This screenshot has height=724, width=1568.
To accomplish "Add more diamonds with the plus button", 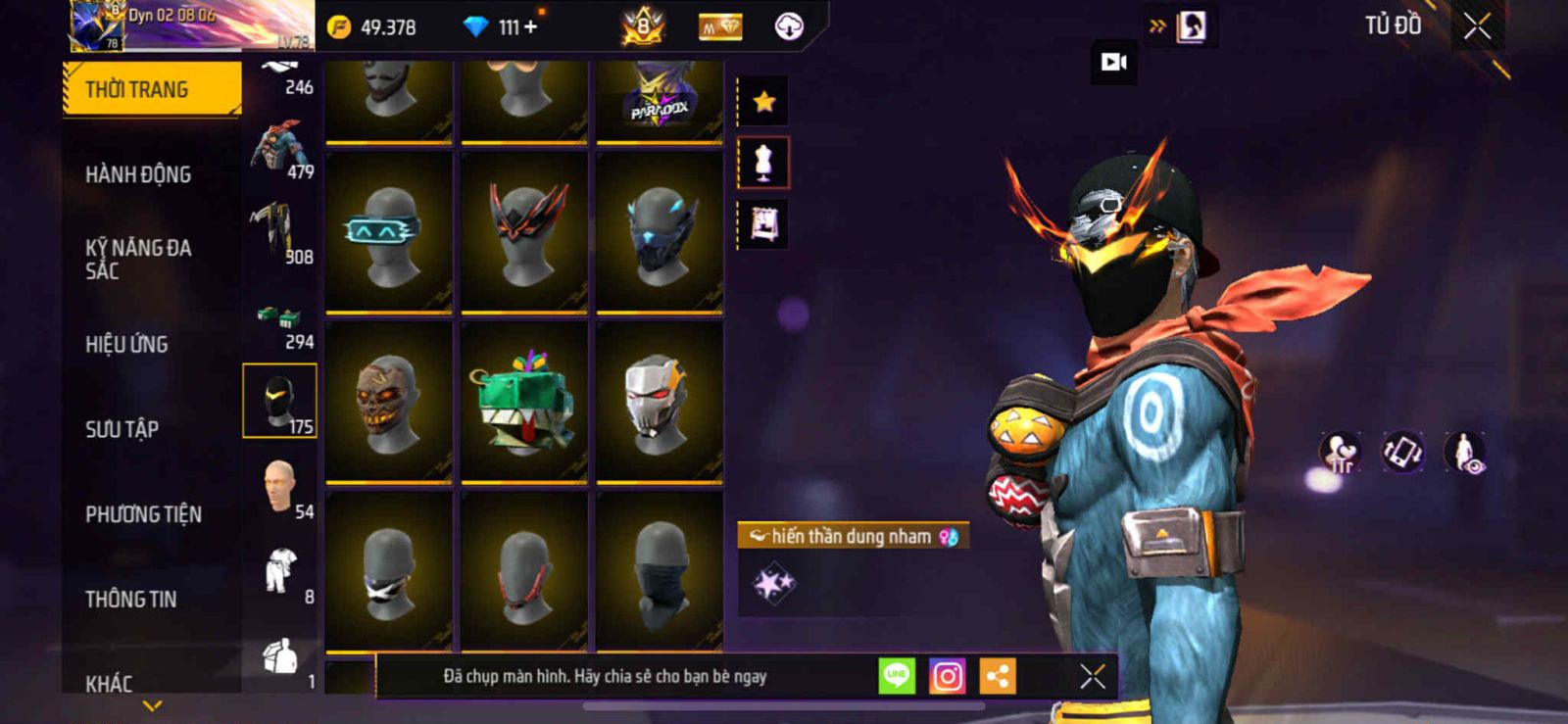I will [531, 27].
